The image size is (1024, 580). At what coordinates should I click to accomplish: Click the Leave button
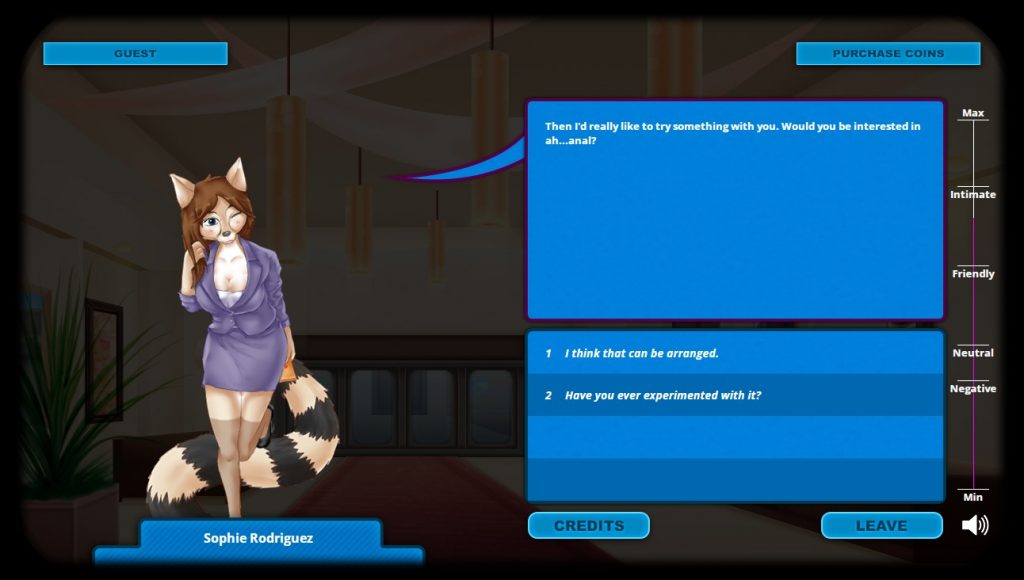coord(881,525)
